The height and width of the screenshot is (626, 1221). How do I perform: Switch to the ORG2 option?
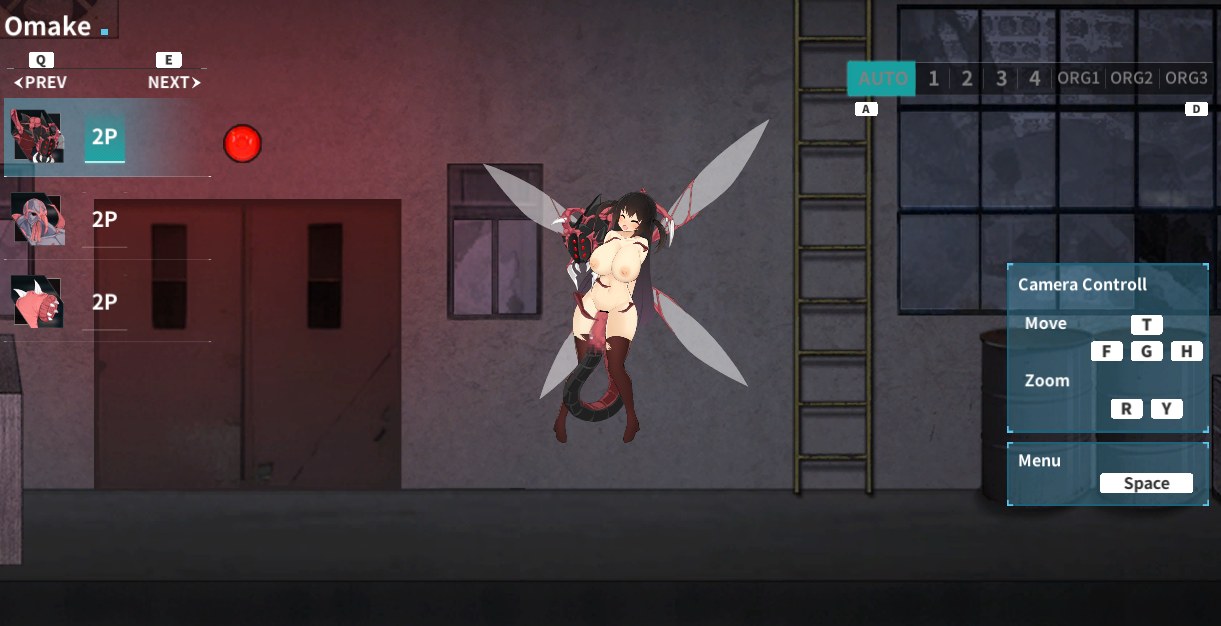[1132, 79]
